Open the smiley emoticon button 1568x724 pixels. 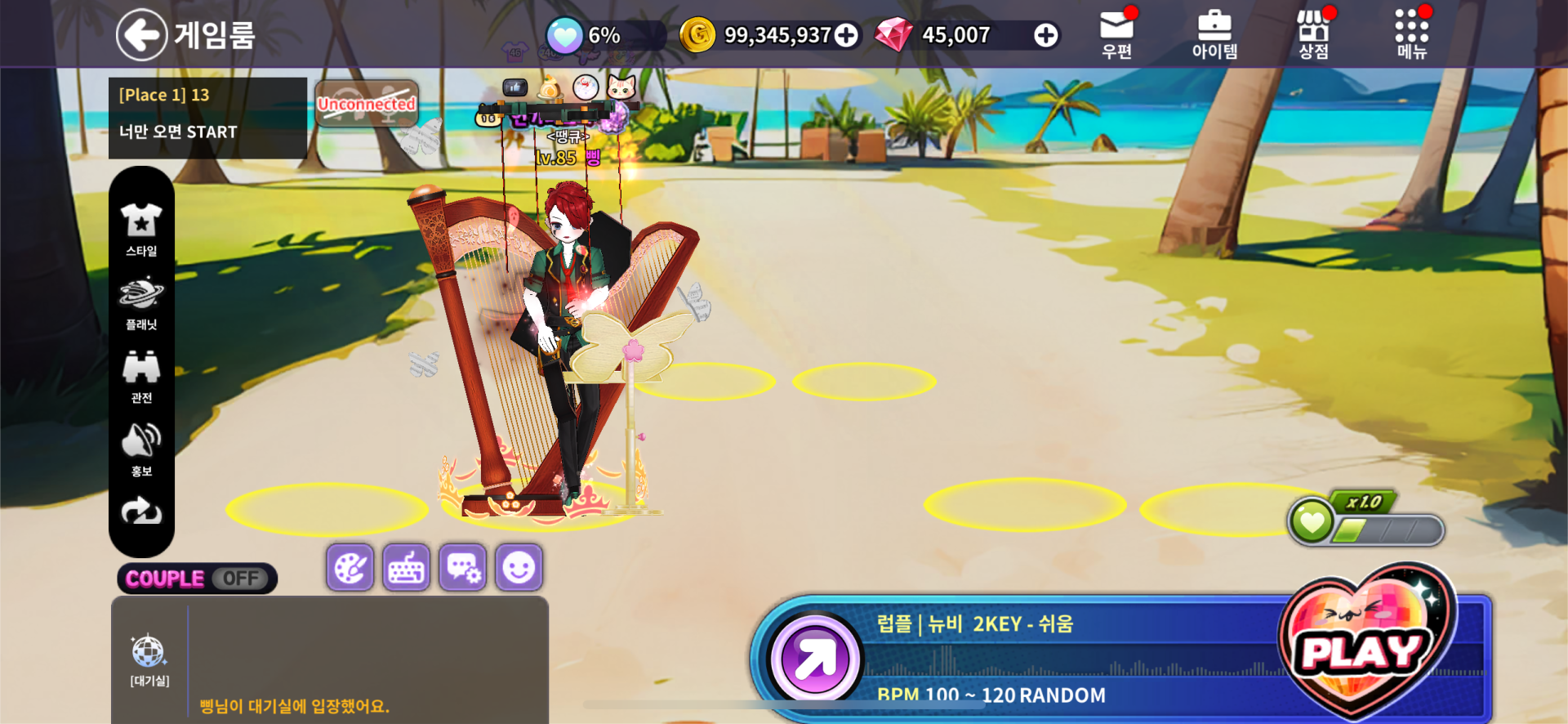point(519,567)
